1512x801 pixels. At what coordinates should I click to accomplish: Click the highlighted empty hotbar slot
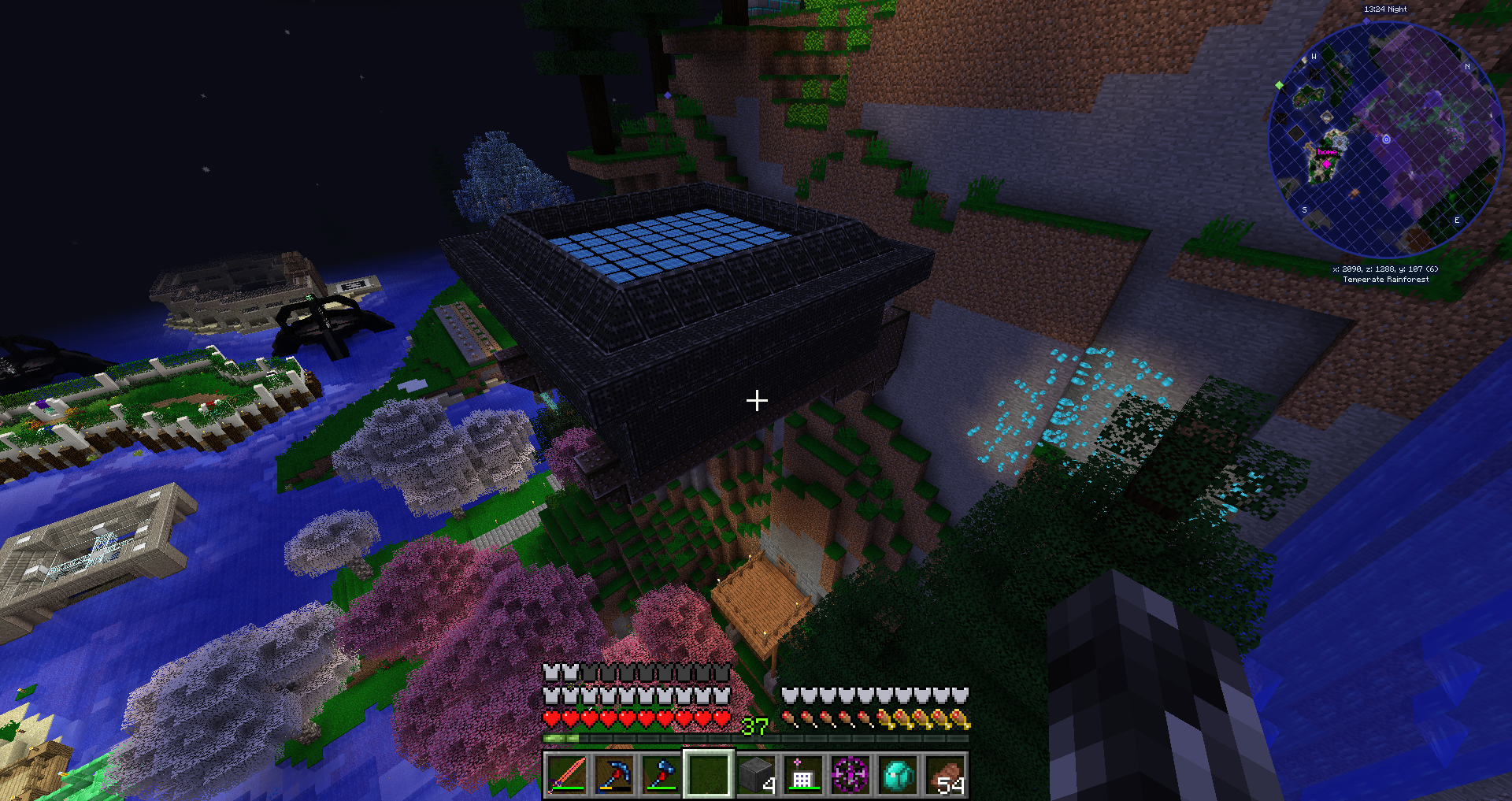tap(709, 774)
